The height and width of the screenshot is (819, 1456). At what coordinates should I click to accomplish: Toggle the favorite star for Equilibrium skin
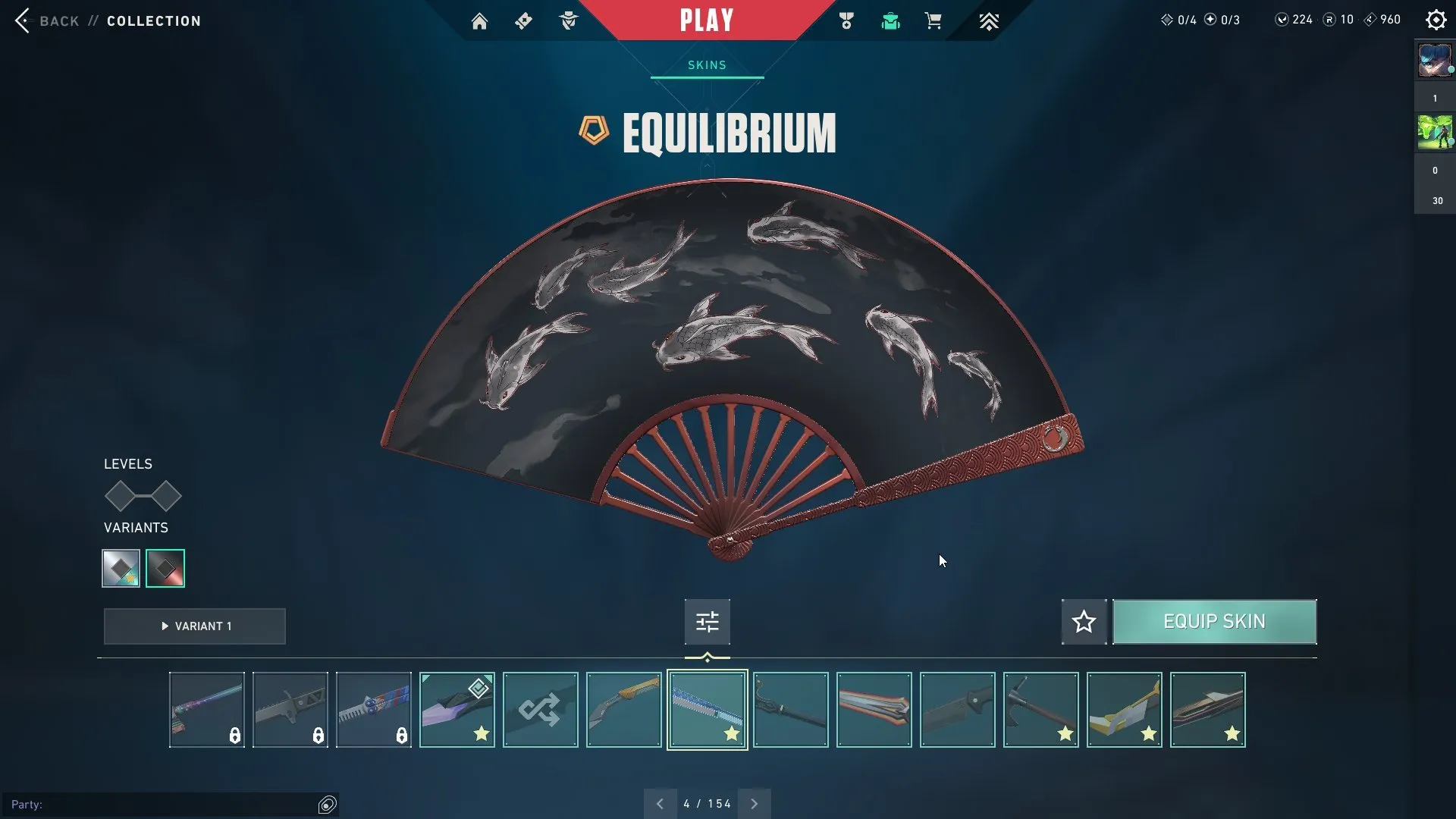(1084, 621)
